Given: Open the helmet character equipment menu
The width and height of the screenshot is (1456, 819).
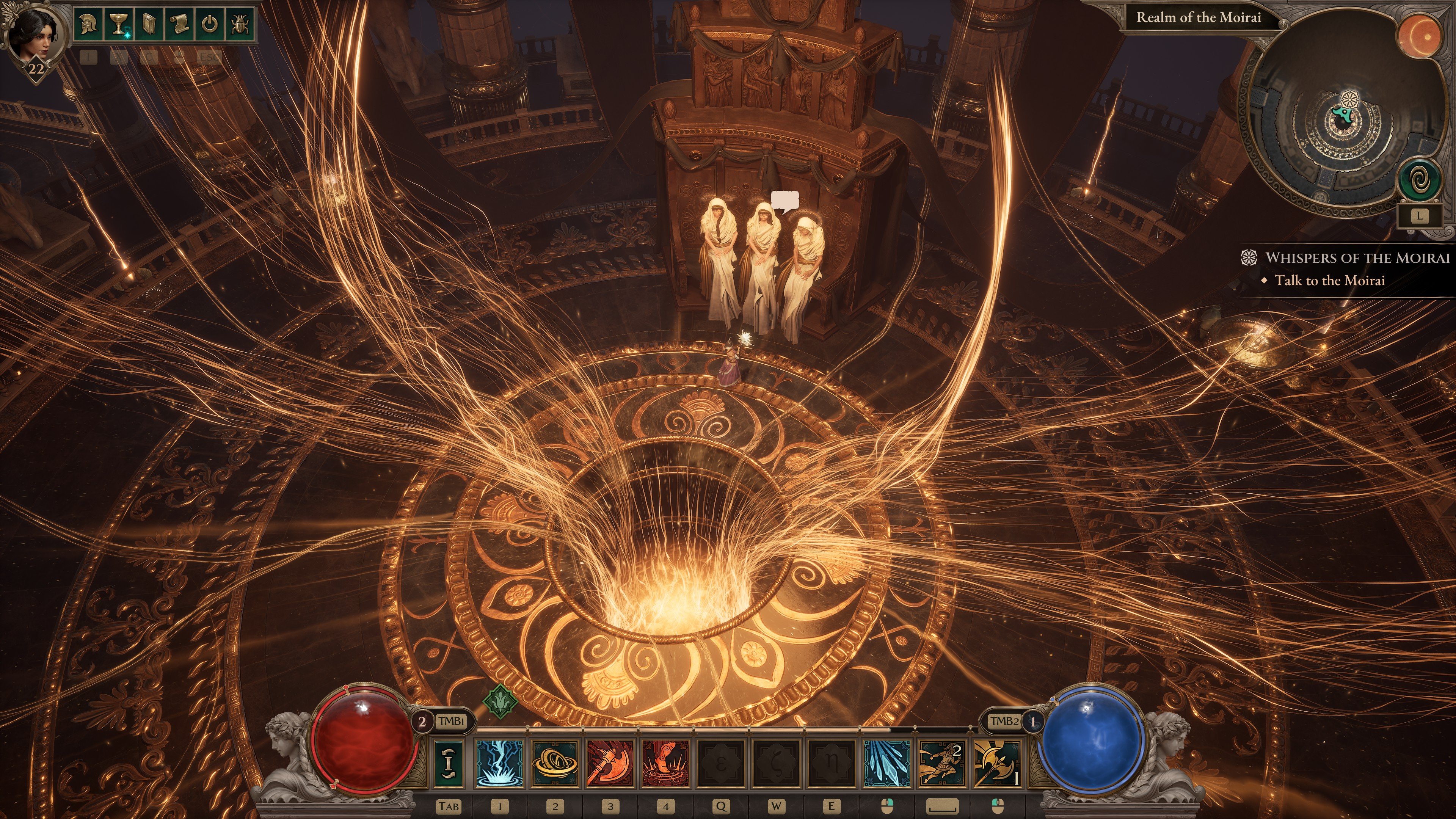Looking at the screenshot, I should click(x=88, y=24).
